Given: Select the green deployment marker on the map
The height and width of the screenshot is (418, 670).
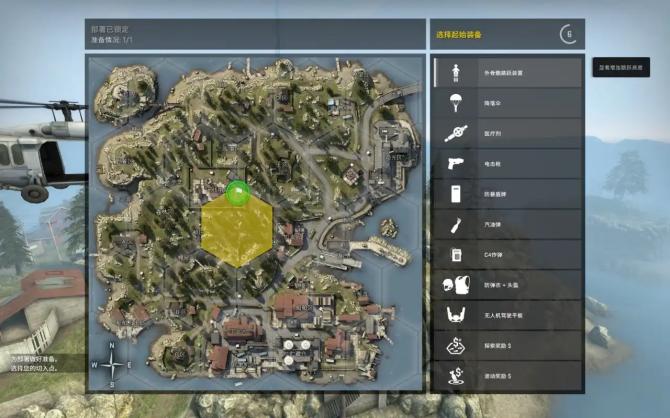Looking at the screenshot, I should [237, 192].
